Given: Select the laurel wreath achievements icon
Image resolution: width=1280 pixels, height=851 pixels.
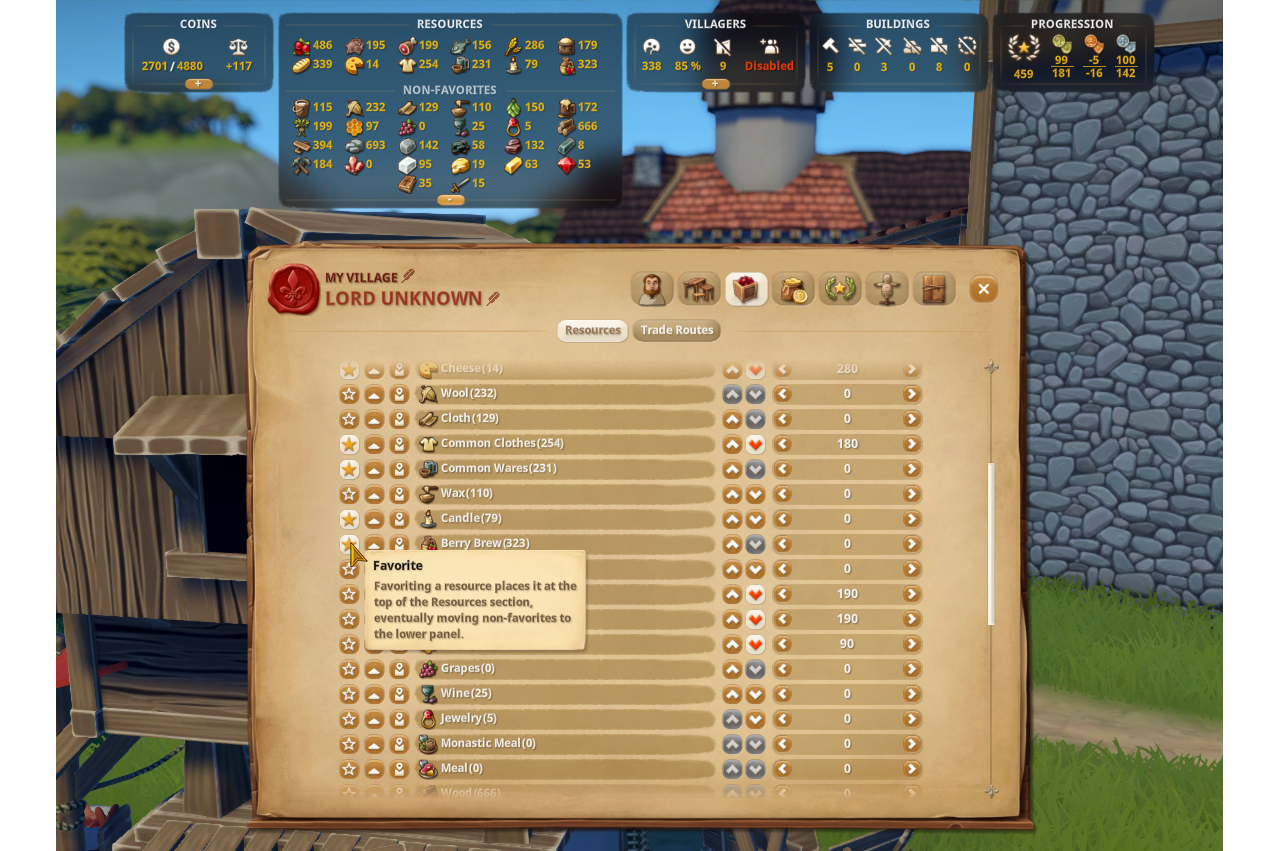Looking at the screenshot, I should click(x=840, y=288).
